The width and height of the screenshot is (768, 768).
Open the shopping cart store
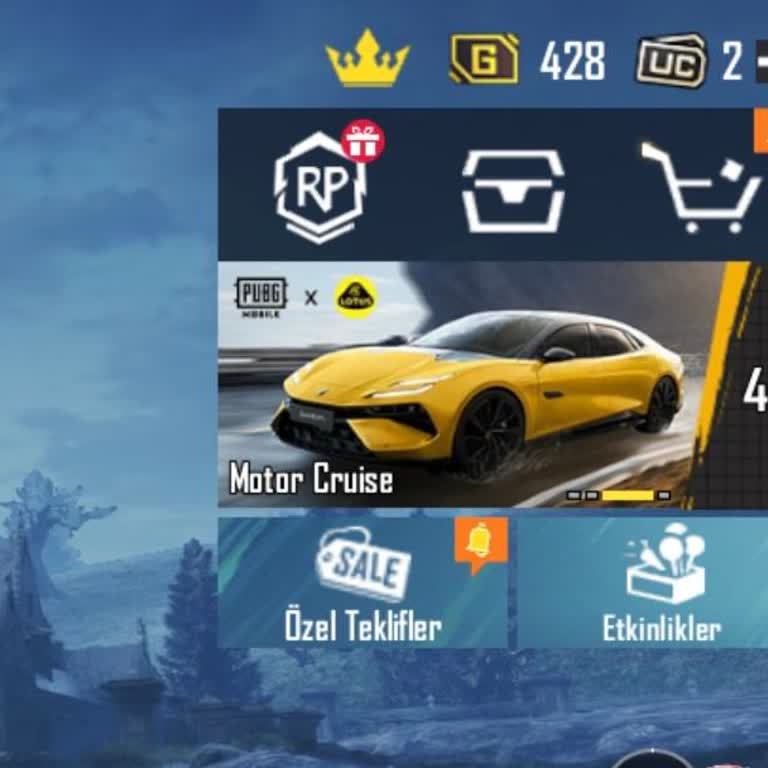tap(700, 189)
